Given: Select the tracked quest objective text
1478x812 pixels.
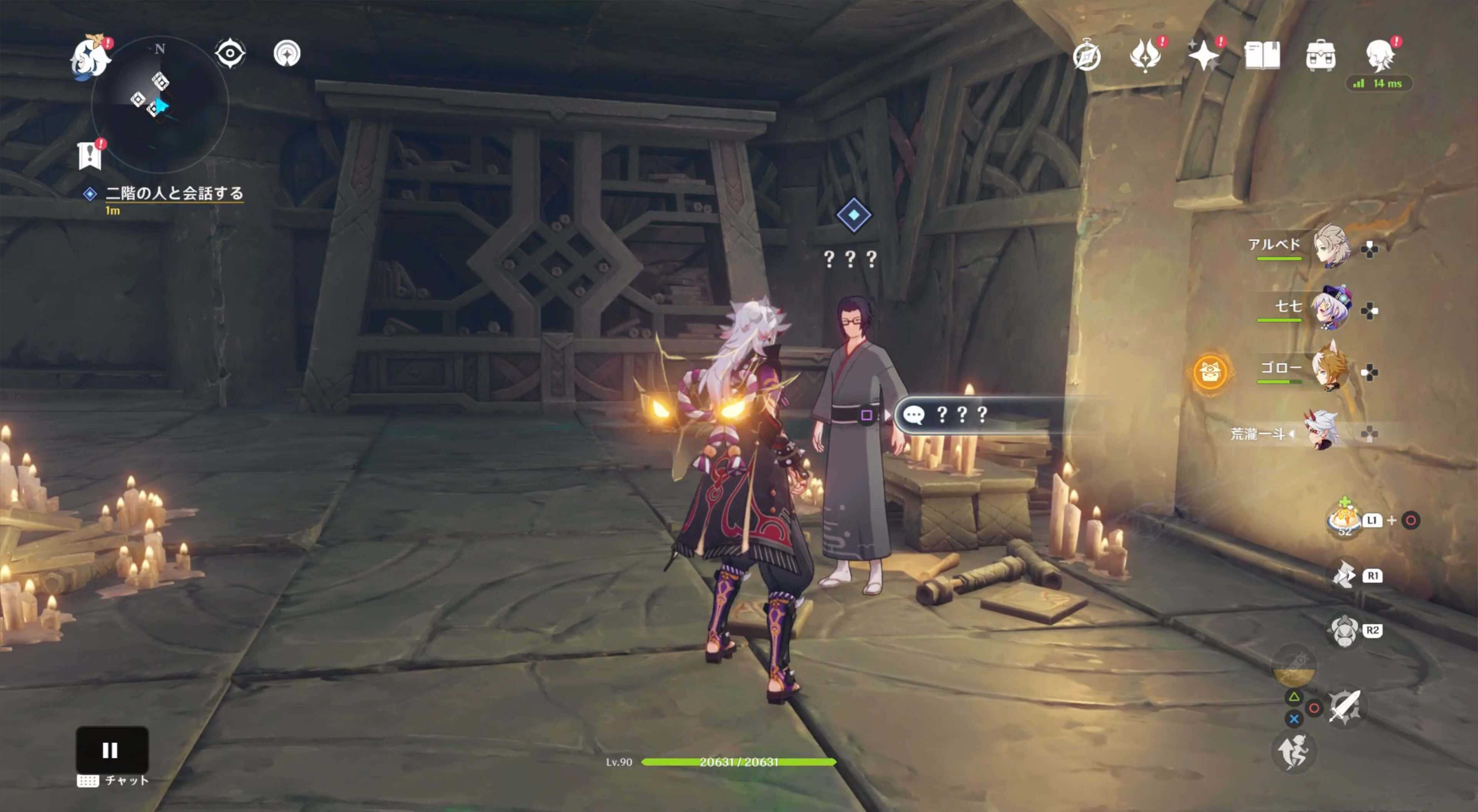Looking at the screenshot, I should pos(174,194).
